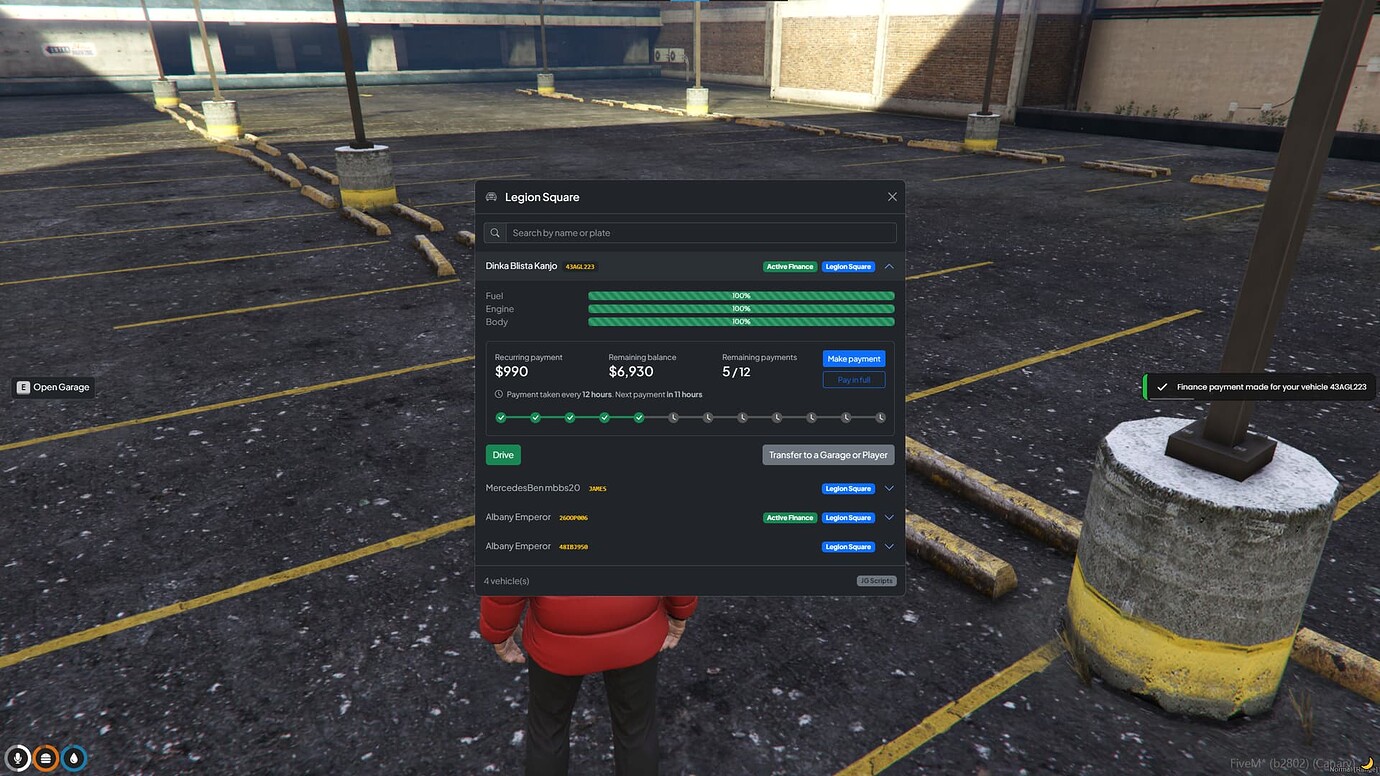Click a pending payment lock marker on the timeline
This screenshot has height=776, width=1380.
[x=674, y=417]
